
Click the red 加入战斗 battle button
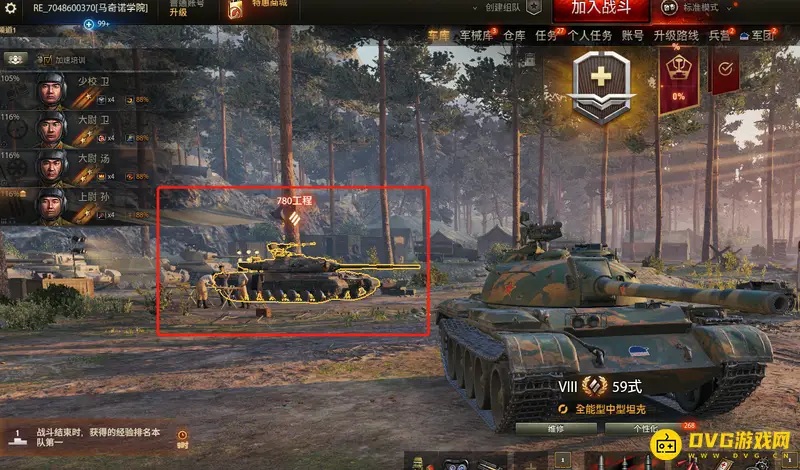[602, 7]
